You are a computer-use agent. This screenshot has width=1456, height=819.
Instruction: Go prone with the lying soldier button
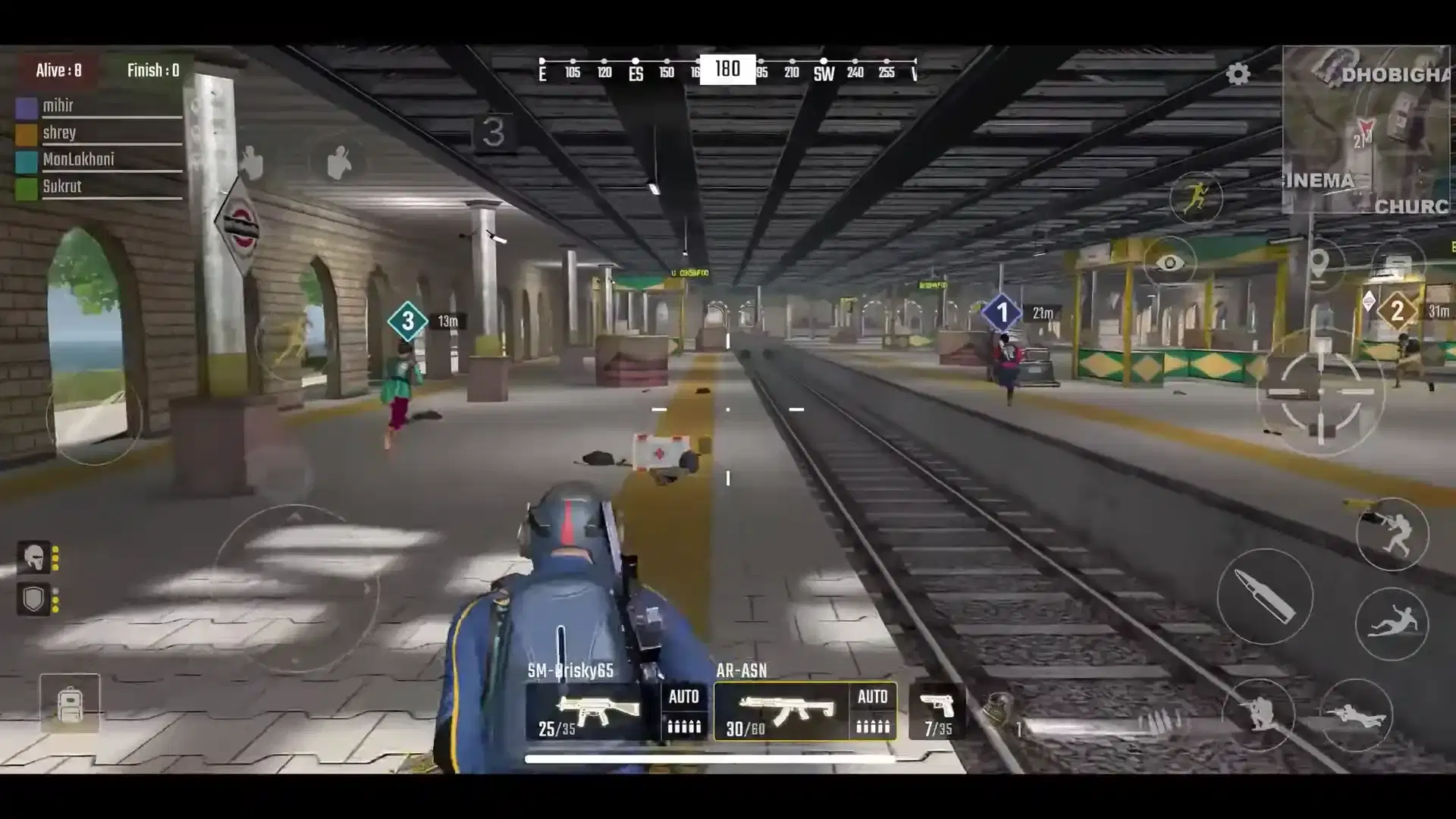[x=1356, y=714]
